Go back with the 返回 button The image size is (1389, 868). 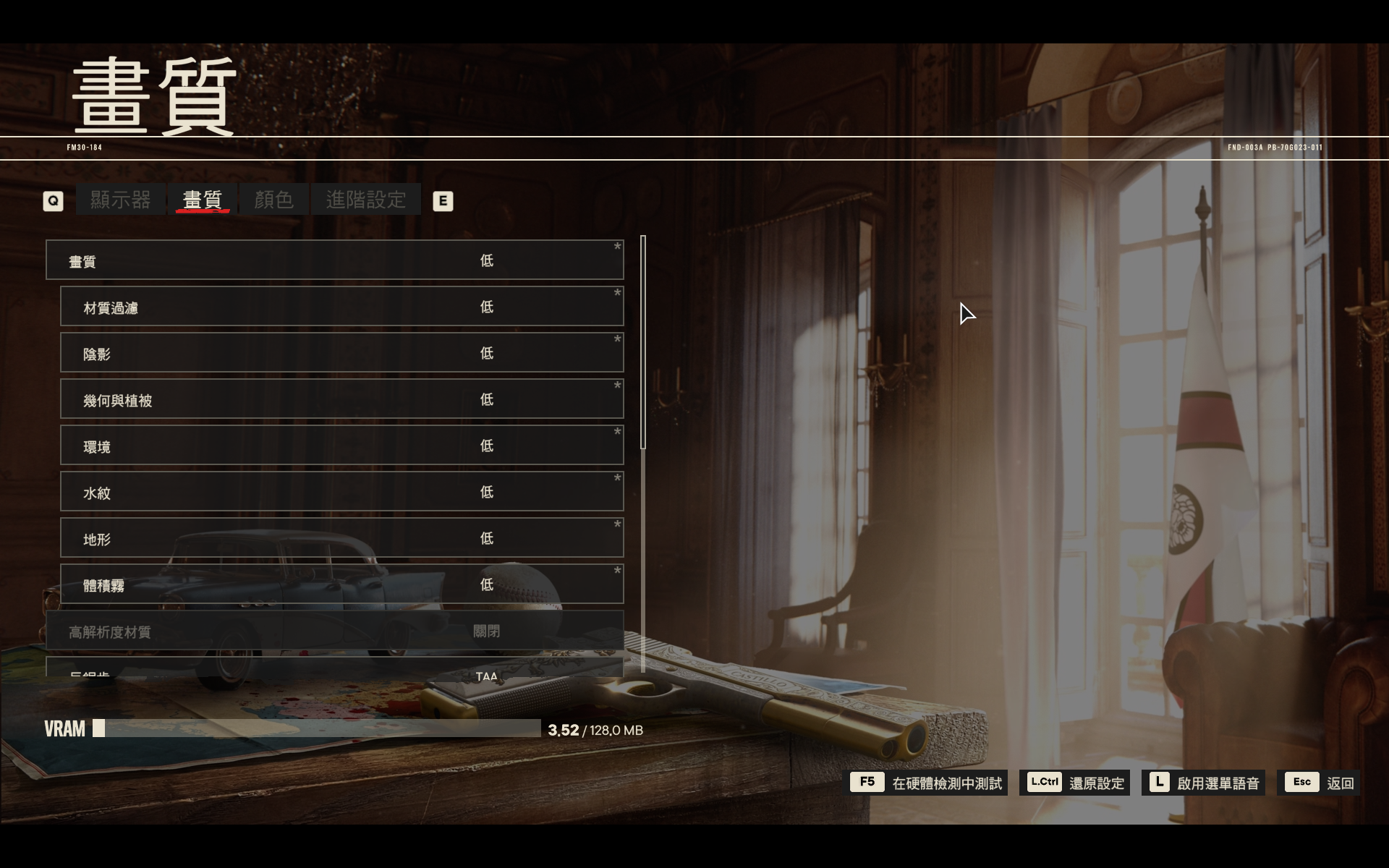coord(1320,783)
